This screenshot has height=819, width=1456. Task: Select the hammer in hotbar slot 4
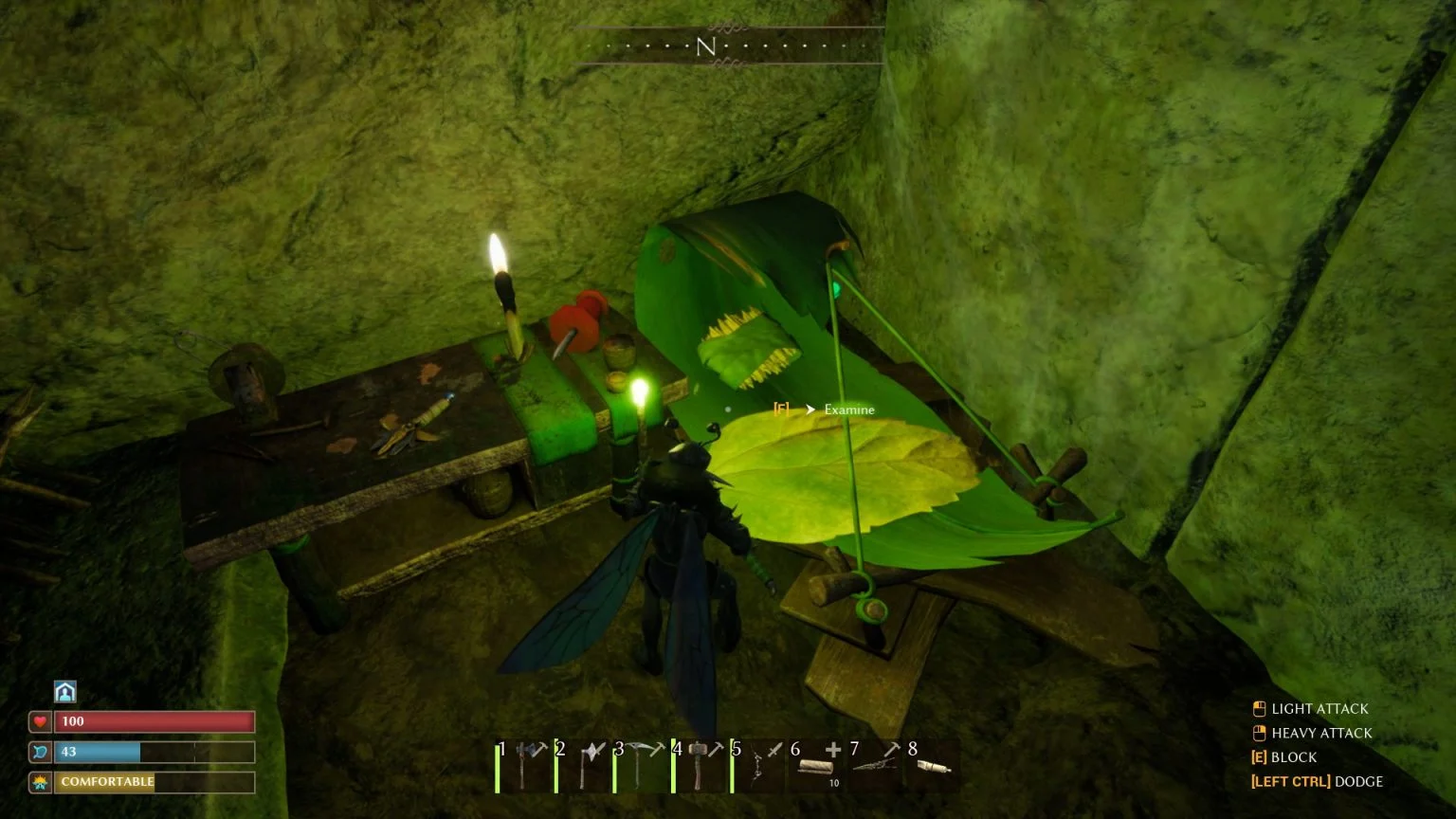point(701,766)
